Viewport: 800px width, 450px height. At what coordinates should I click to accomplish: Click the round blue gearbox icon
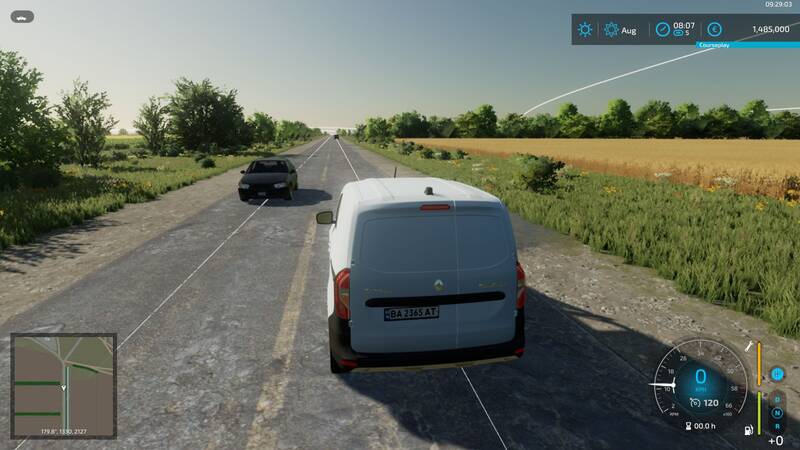click(x=777, y=374)
